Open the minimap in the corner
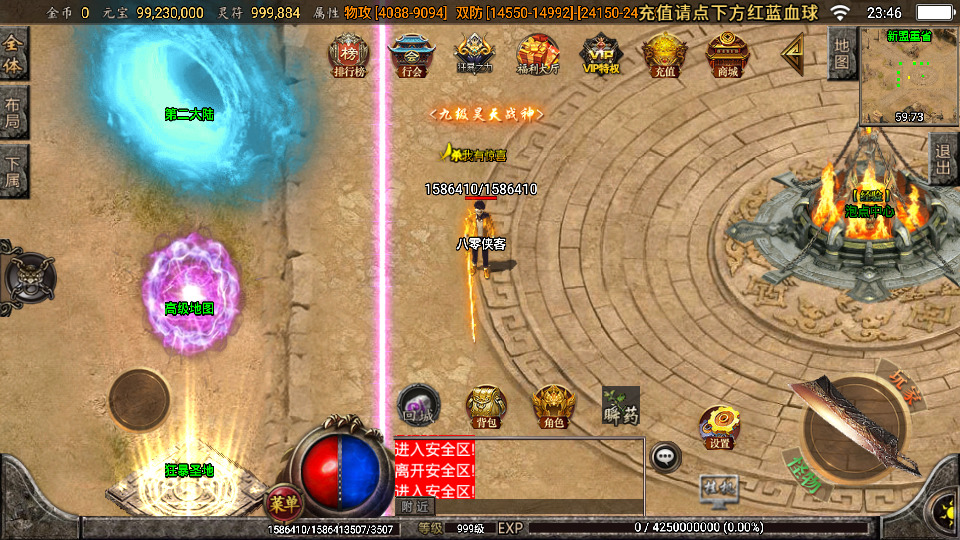Screen dimensions: 960x540 pyautogui.click(x=909, y=76)
